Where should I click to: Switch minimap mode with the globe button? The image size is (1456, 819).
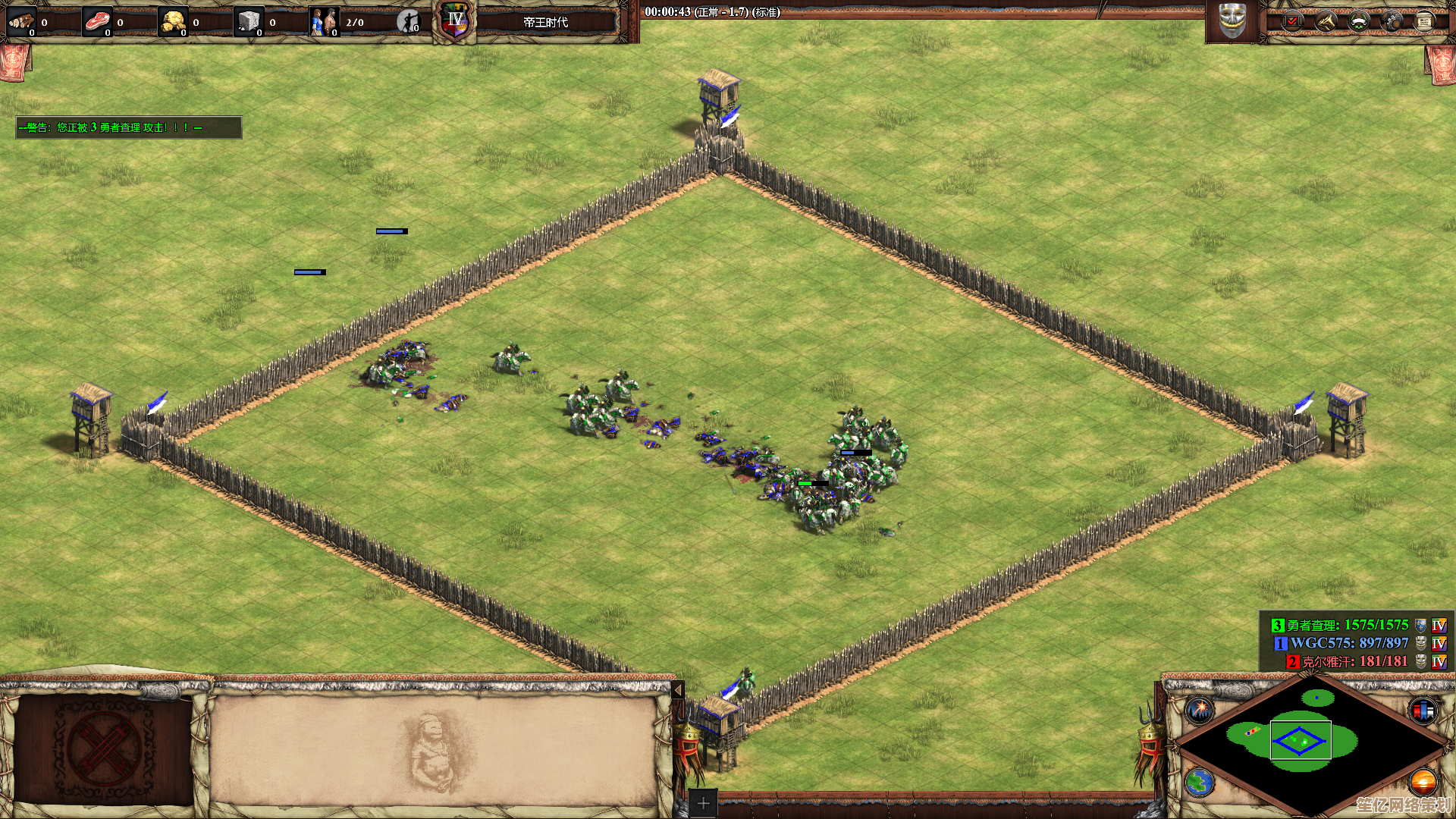click(x=1200, y=782)
